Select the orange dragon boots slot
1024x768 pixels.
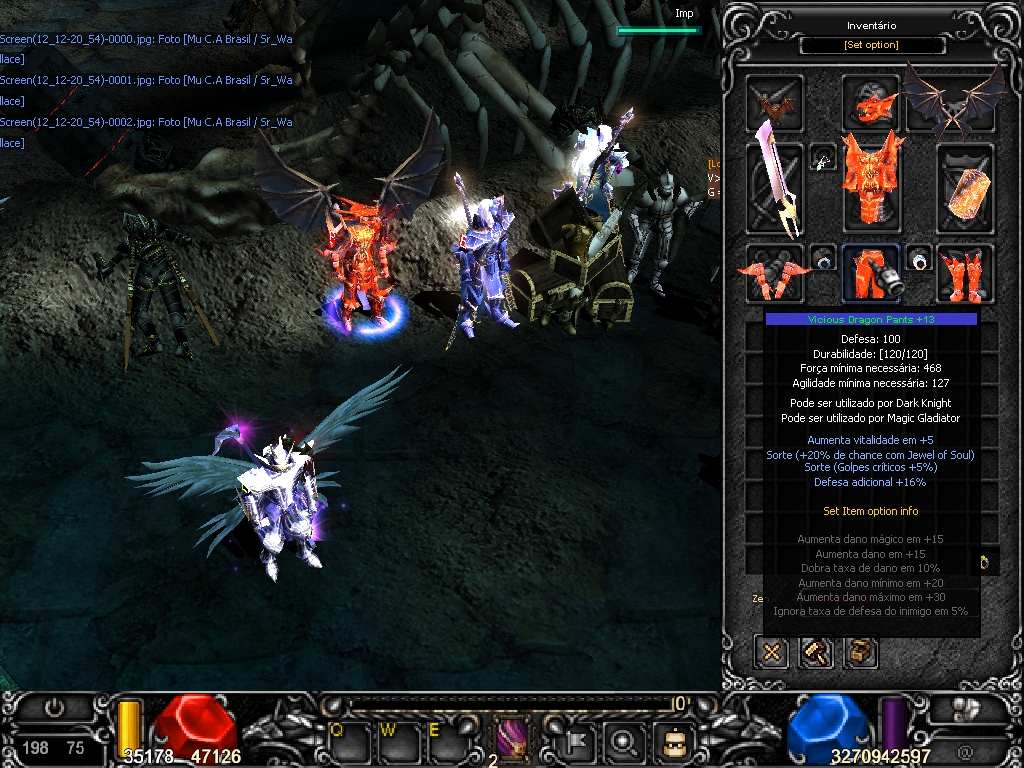[x=965, y=273]
